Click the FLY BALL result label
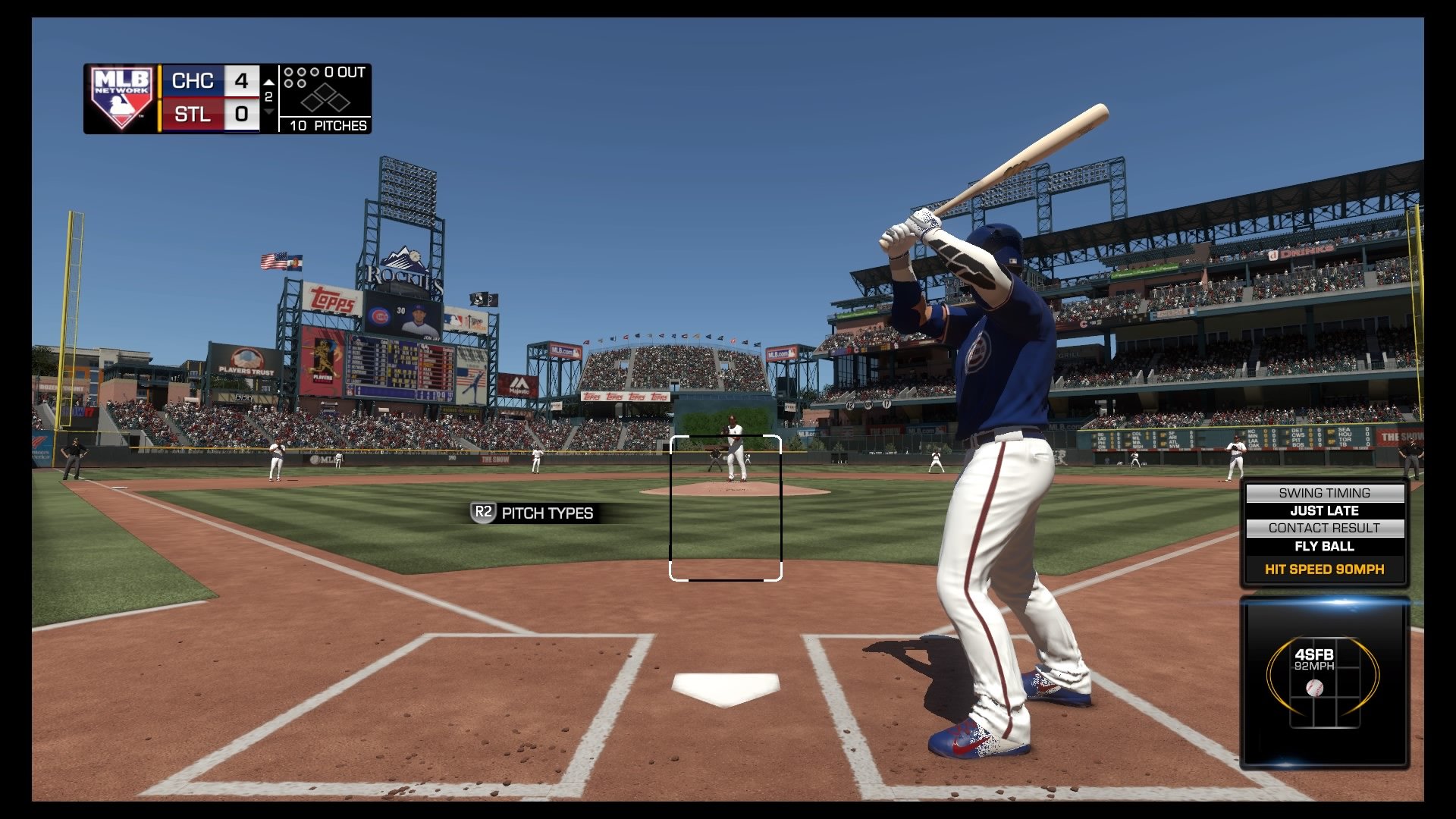The image size is (1456, 819). point(1324,546)
